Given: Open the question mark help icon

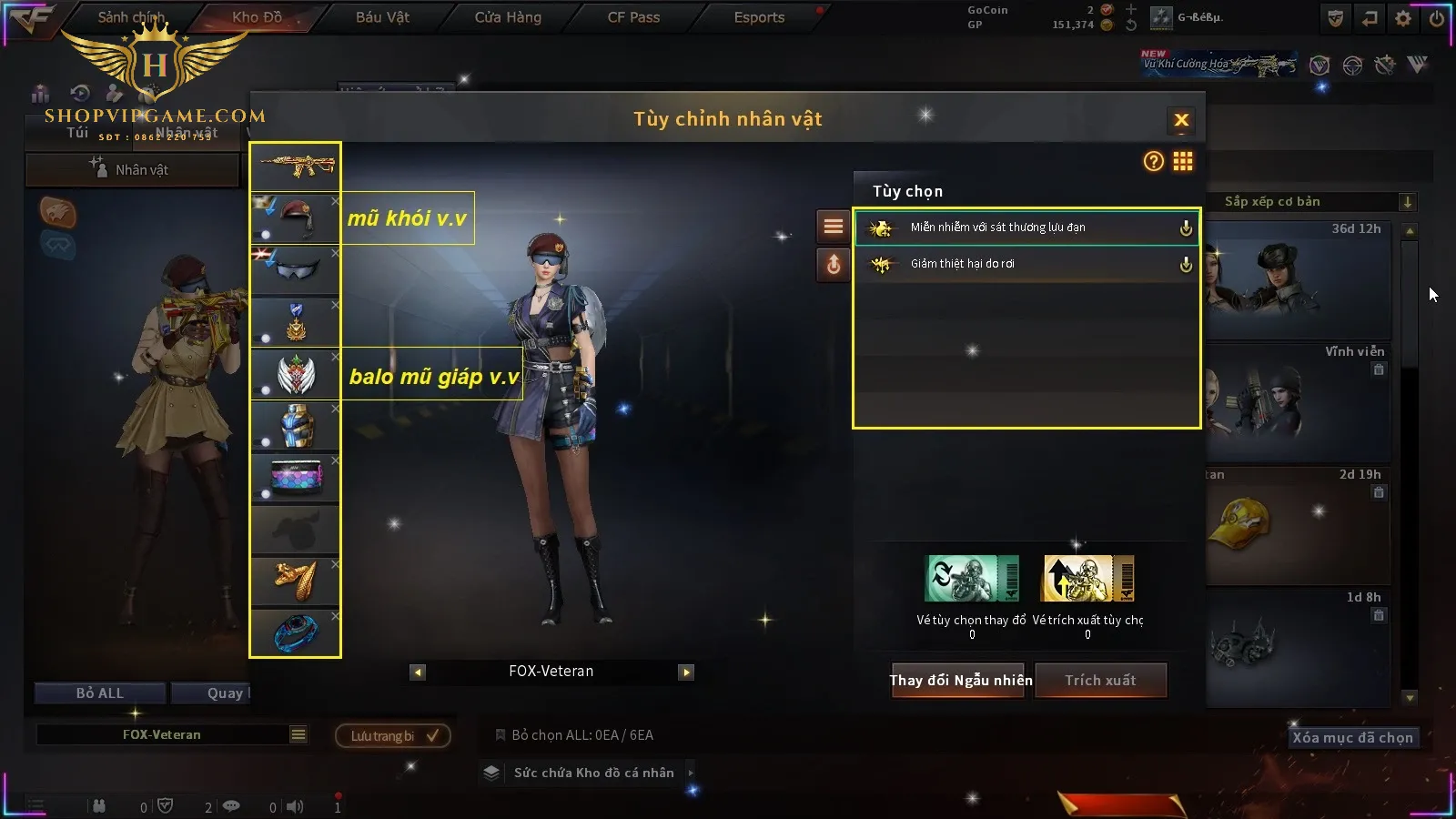Looking at the screenshot, I should (x=1153, y=162).
